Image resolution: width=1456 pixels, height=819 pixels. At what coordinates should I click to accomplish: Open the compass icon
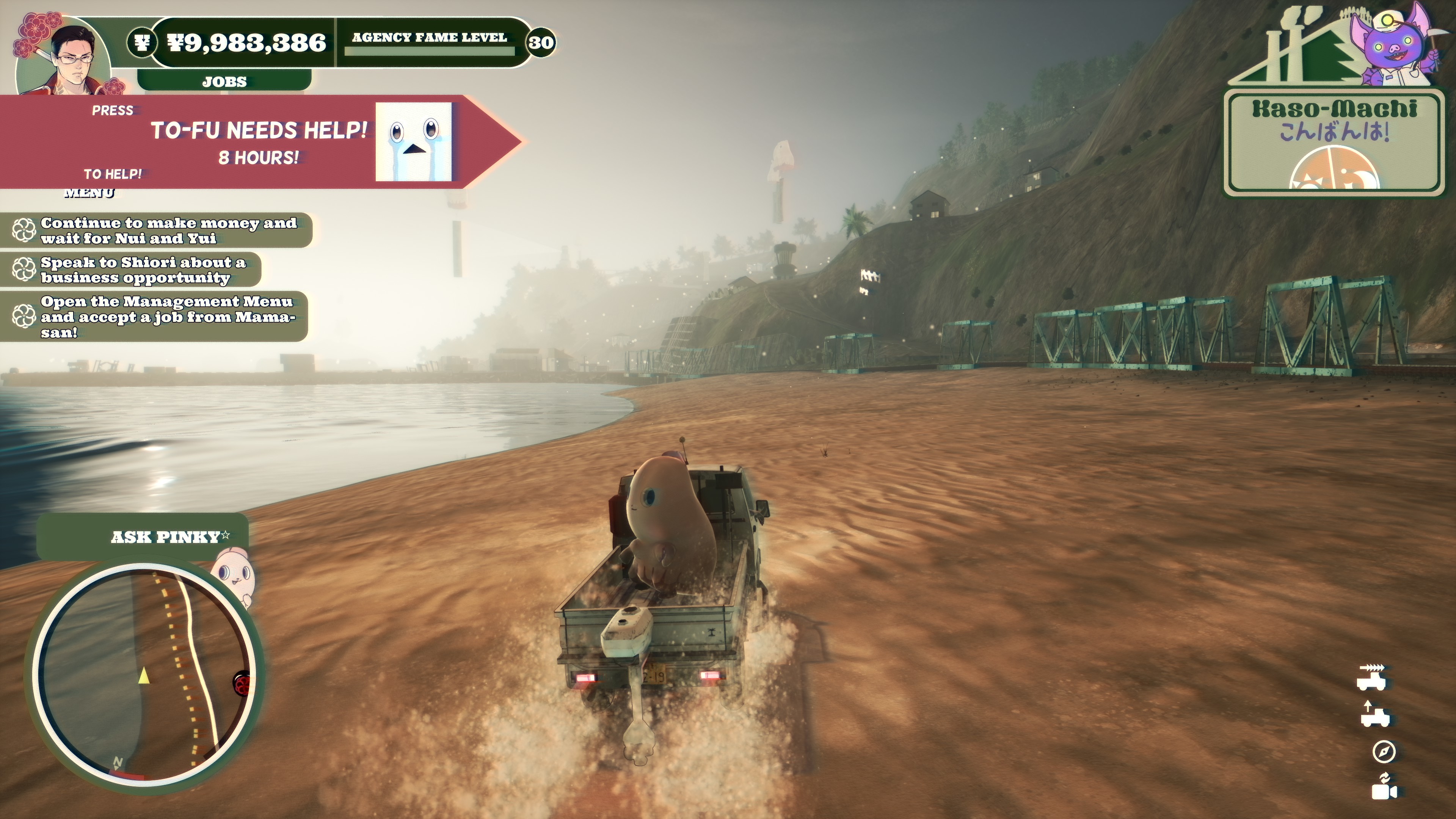(1384, 751)
